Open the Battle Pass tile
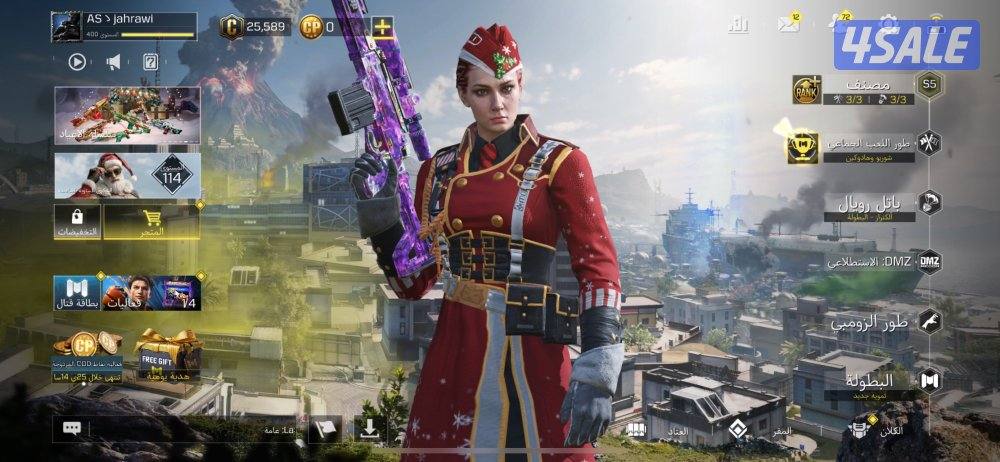This screenshot has width=1000, height=462. (76, 292)
